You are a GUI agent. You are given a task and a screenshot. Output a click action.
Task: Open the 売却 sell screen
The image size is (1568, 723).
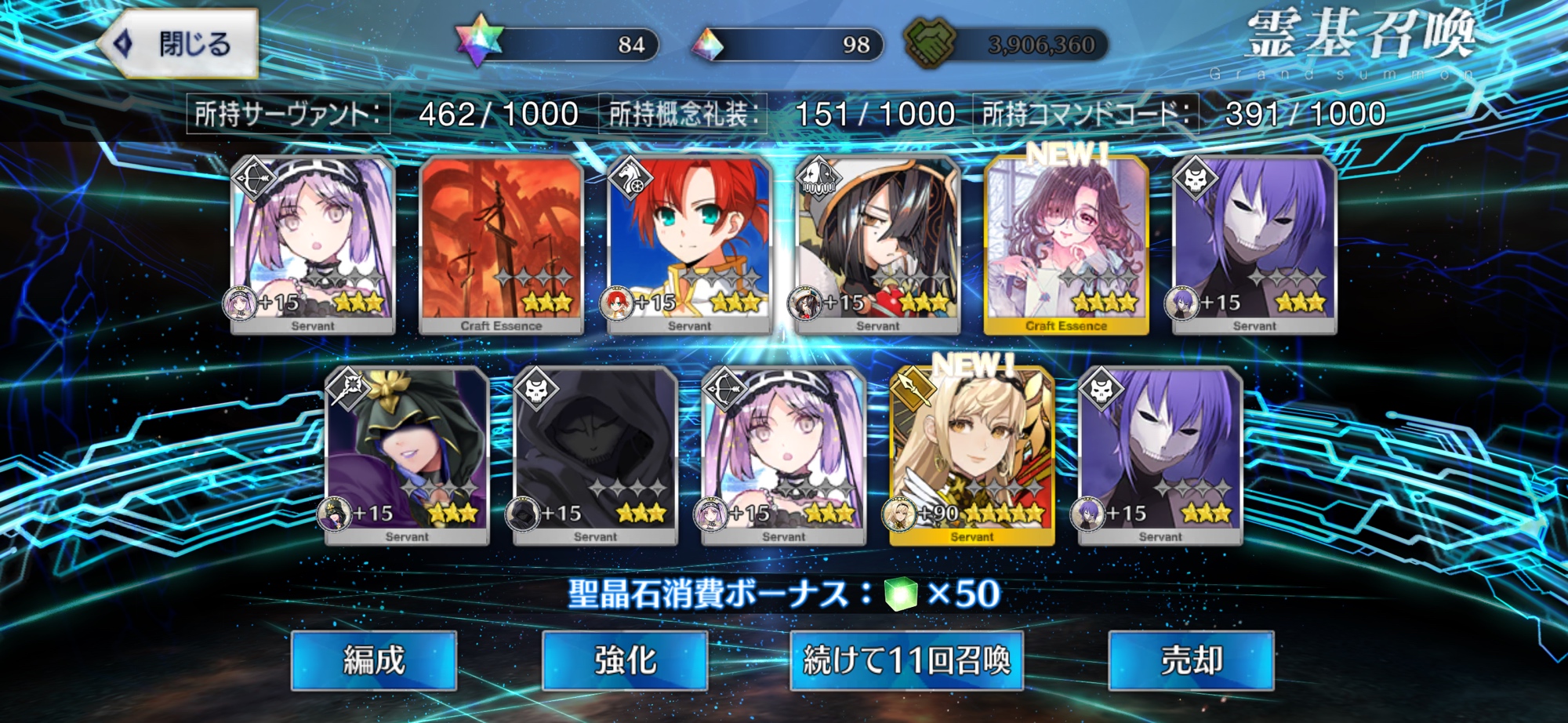1191,660
